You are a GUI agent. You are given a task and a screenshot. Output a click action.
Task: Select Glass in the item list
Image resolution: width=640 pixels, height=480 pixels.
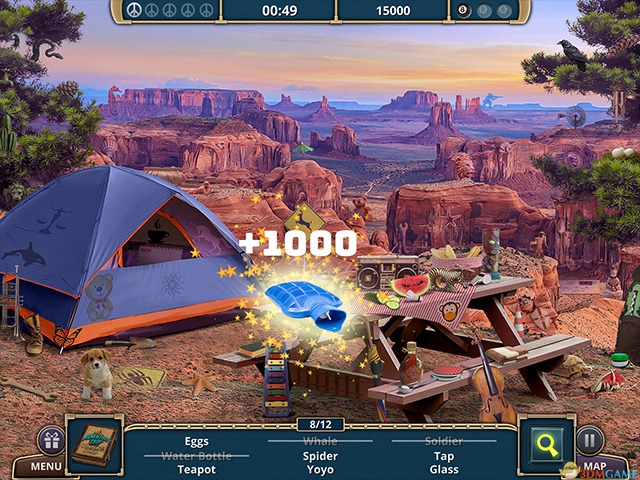pyautogui.click(x=444, y=469)
